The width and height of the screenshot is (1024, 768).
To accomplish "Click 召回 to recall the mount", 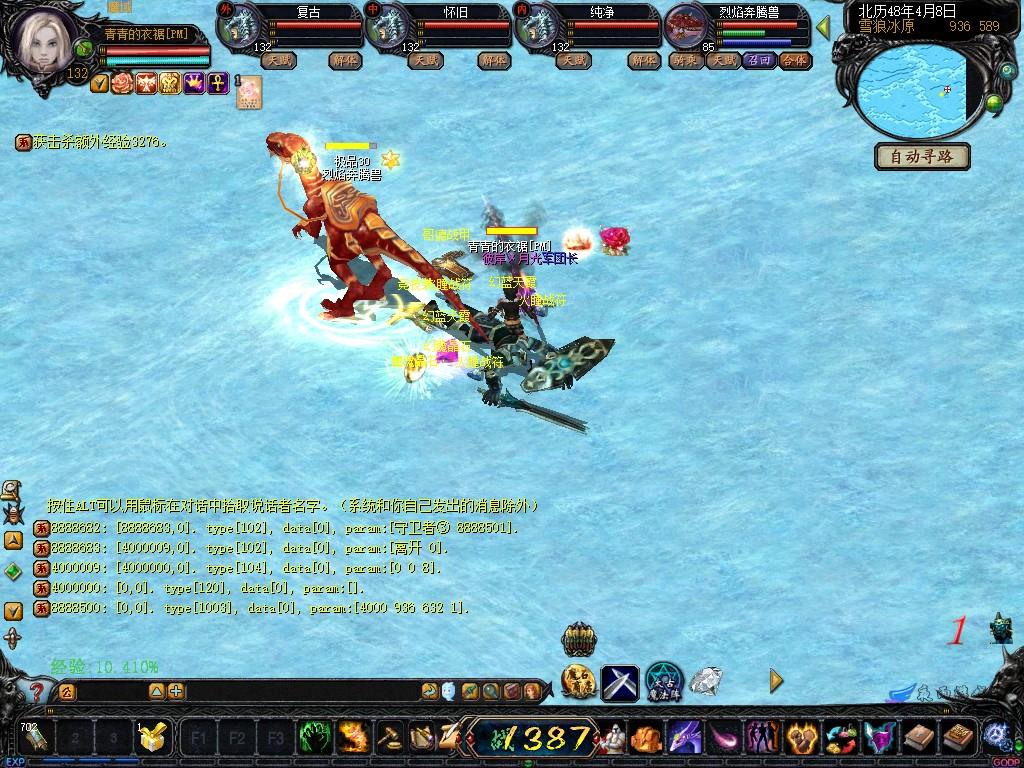I will click(x=760, y=60).
